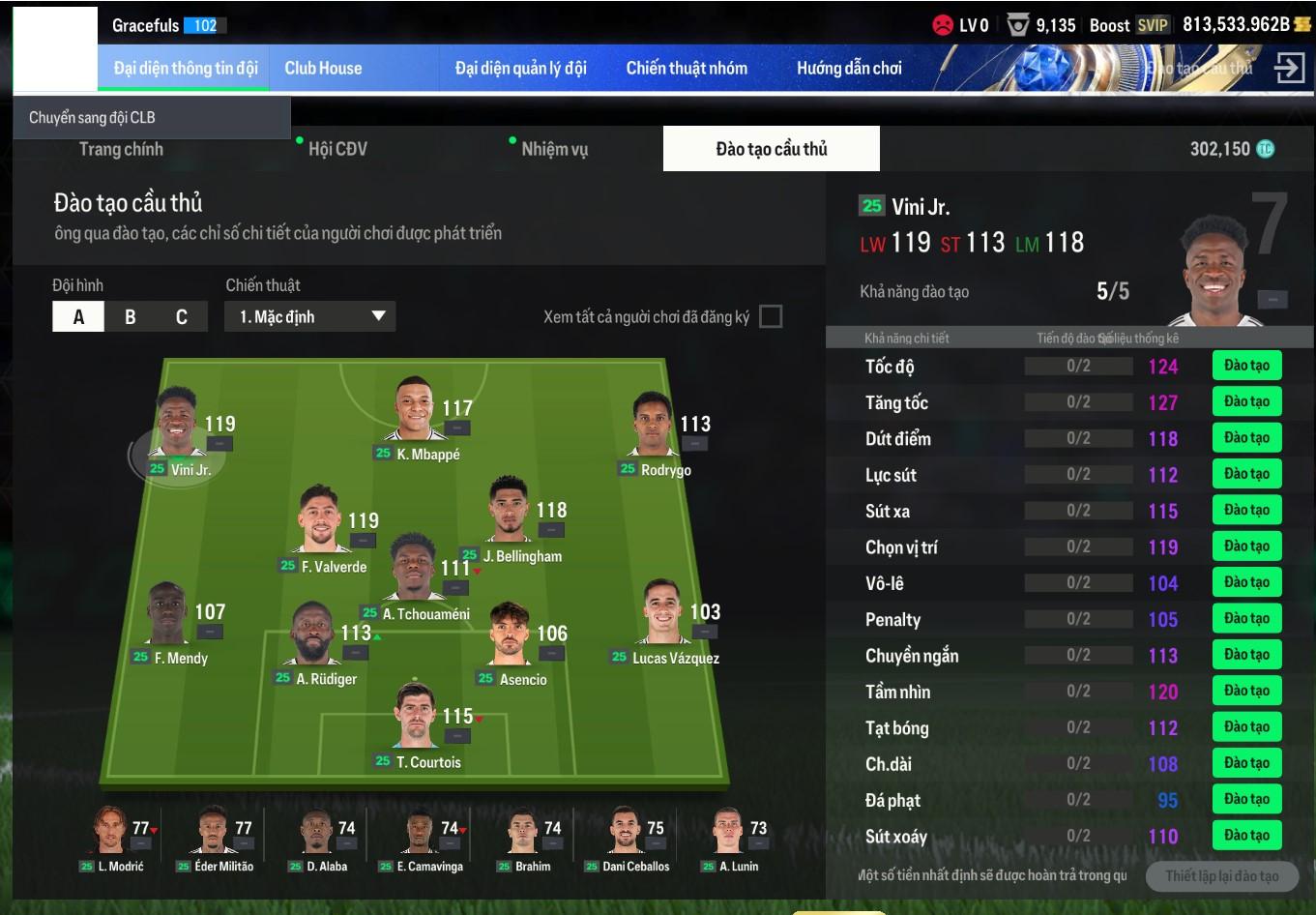Open Đại diện quản lý đội menu
The image size is (1316, 915).
[x=520, y=69]
